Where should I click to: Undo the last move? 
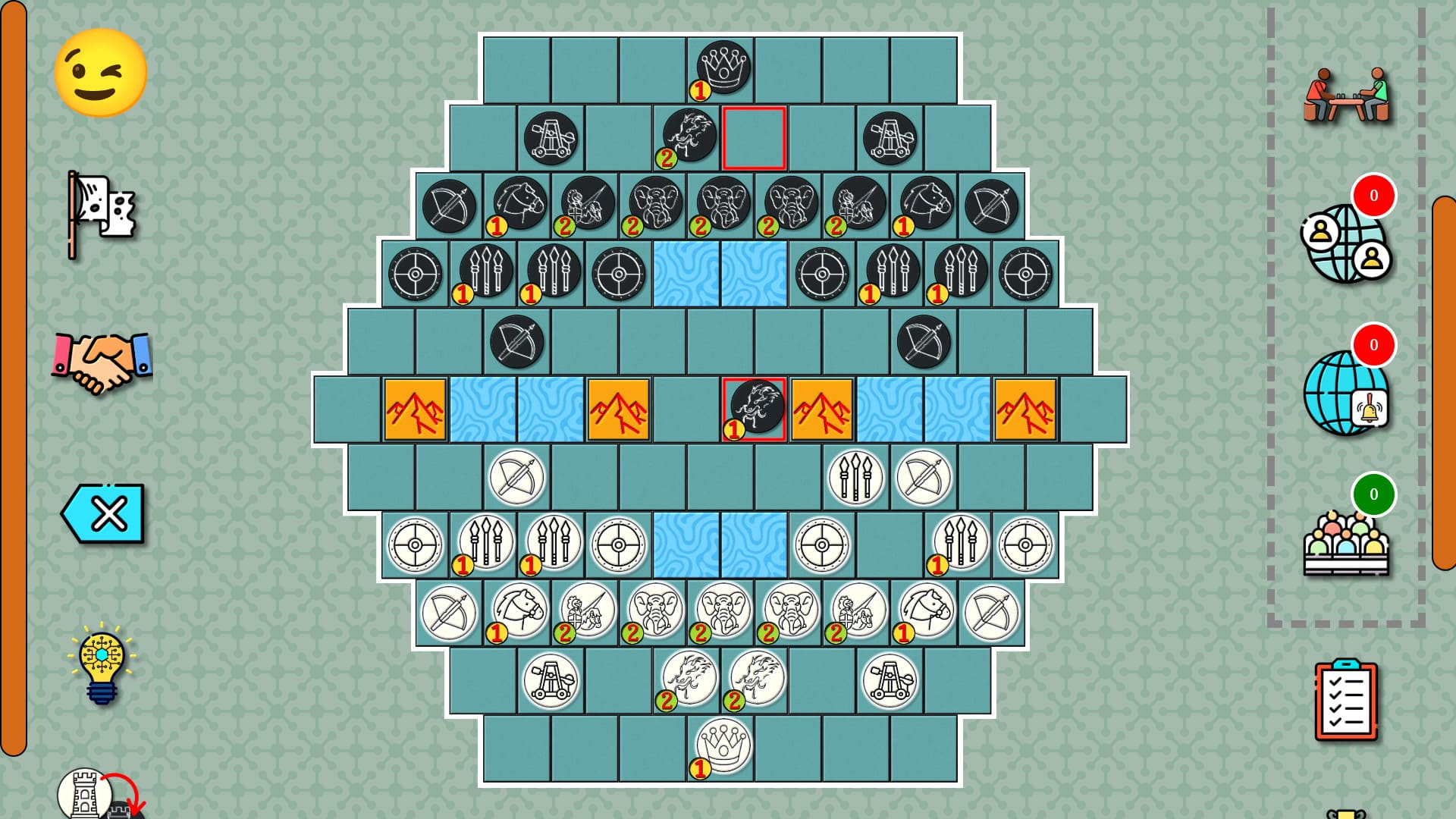(x=103, y=513)
